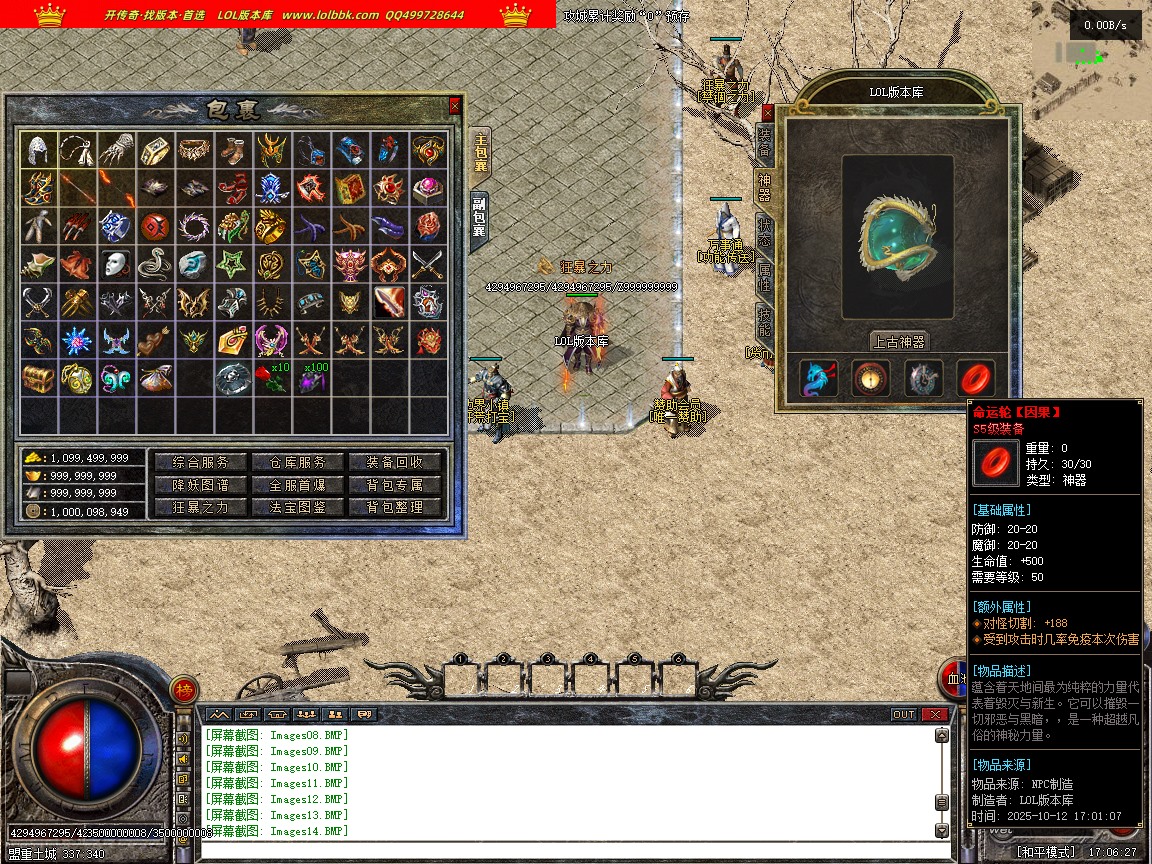The height and width of the screenshot is (864, 1152).
Task: Open 背包专属 bag exclusive option
Action: coord(394,485)
